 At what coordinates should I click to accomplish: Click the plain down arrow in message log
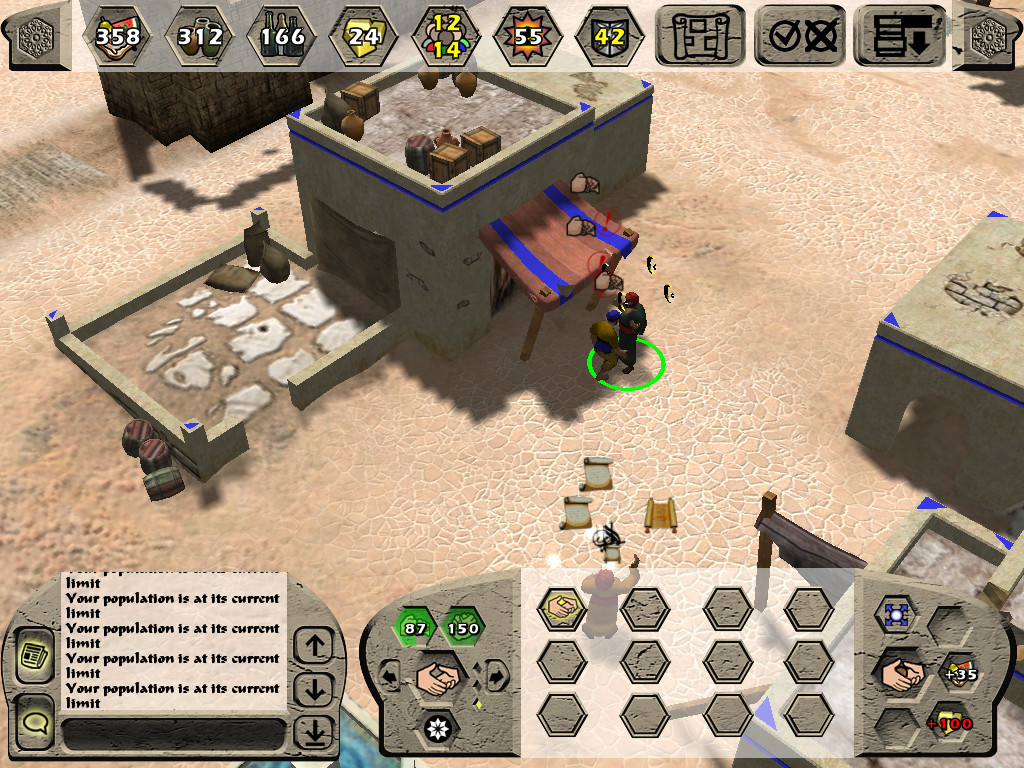[x=315, y=689]
